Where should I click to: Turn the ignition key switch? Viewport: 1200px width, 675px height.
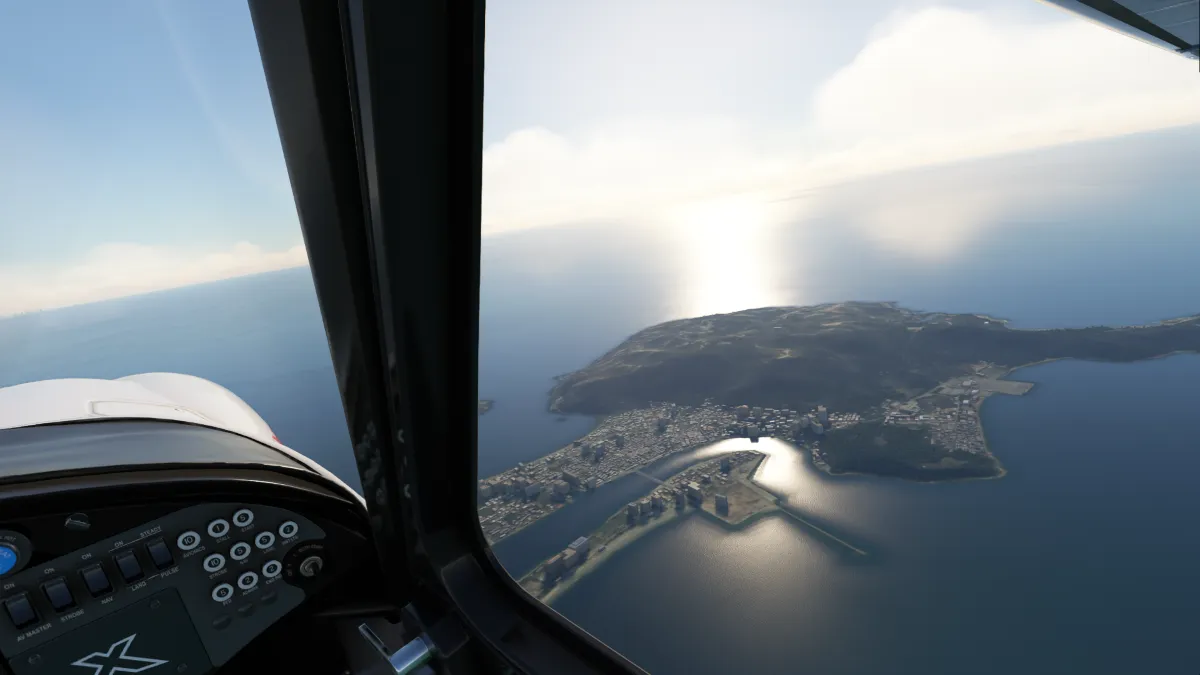pos(309,565)
